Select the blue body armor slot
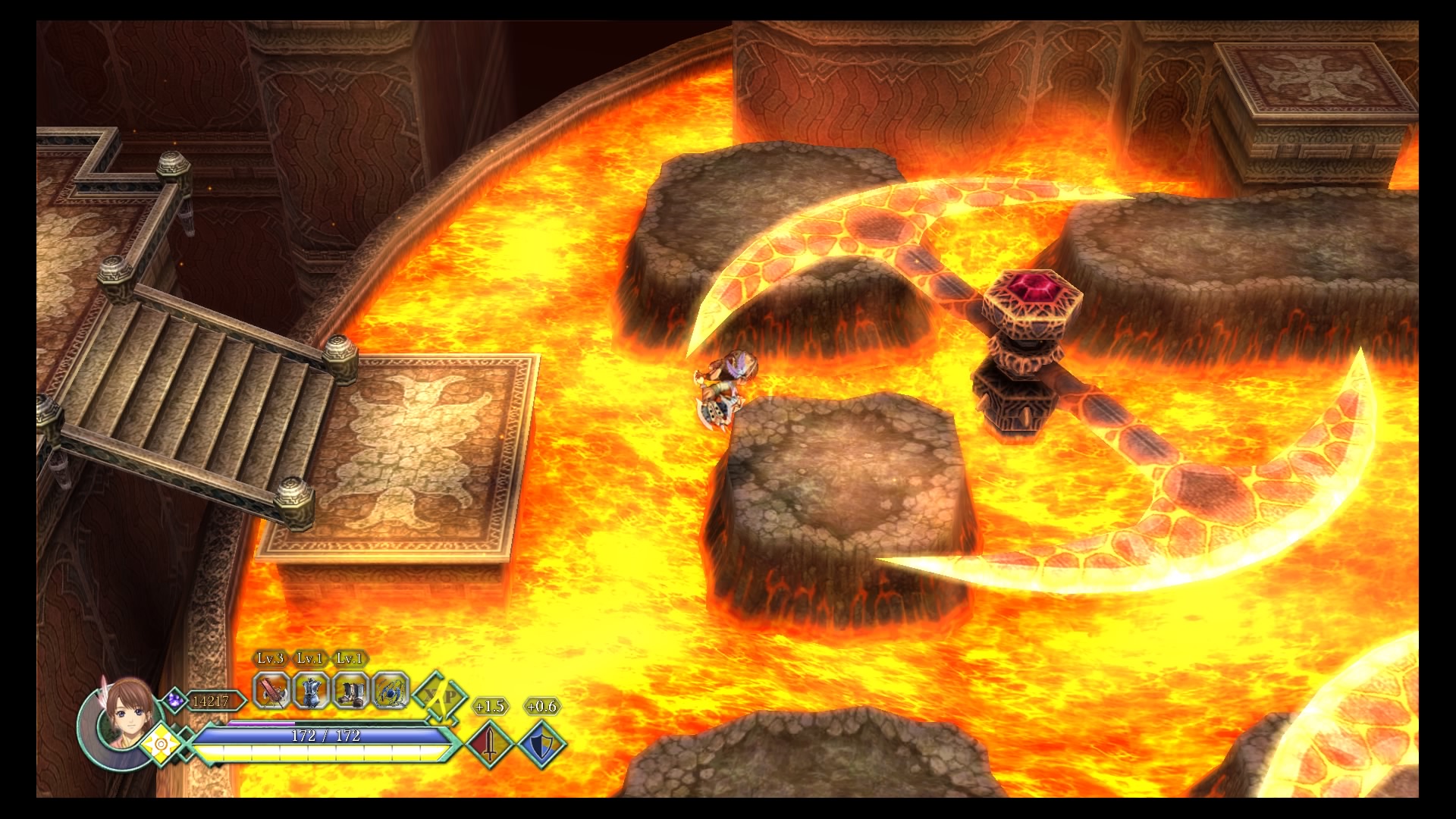The image size is (1456, 819). coord(311,690)
